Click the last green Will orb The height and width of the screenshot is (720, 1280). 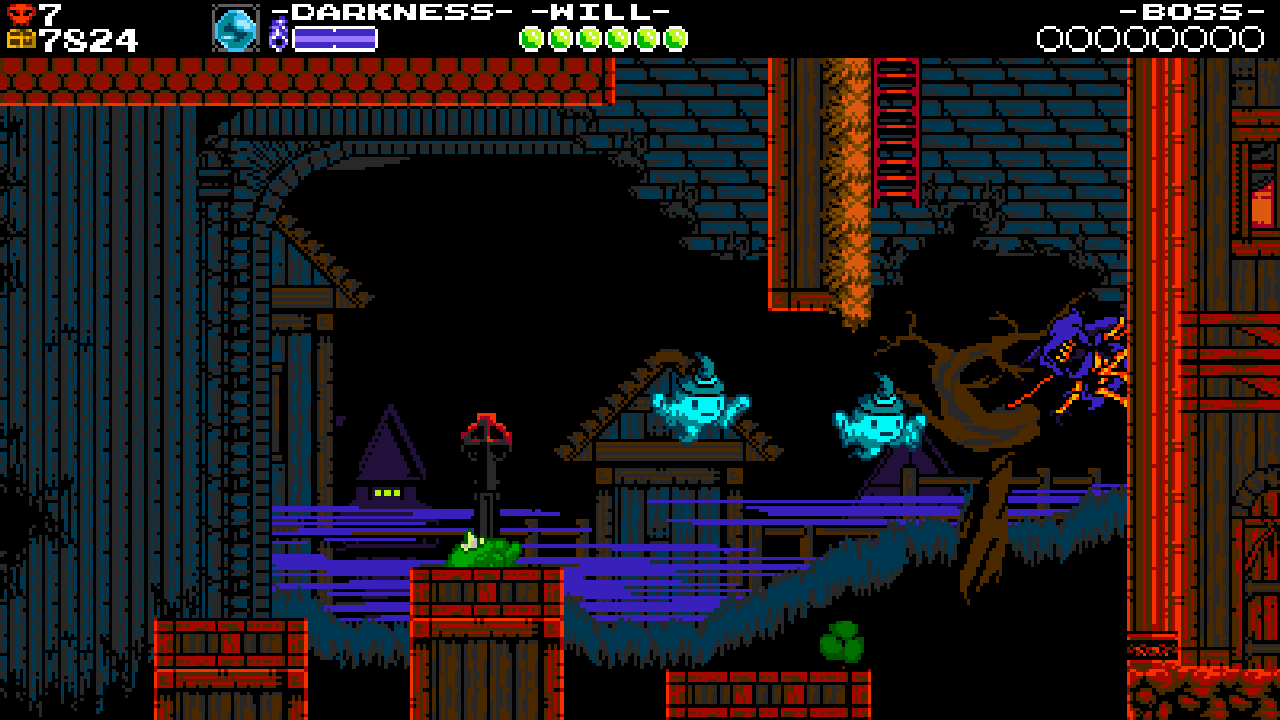tap(676, 37)
